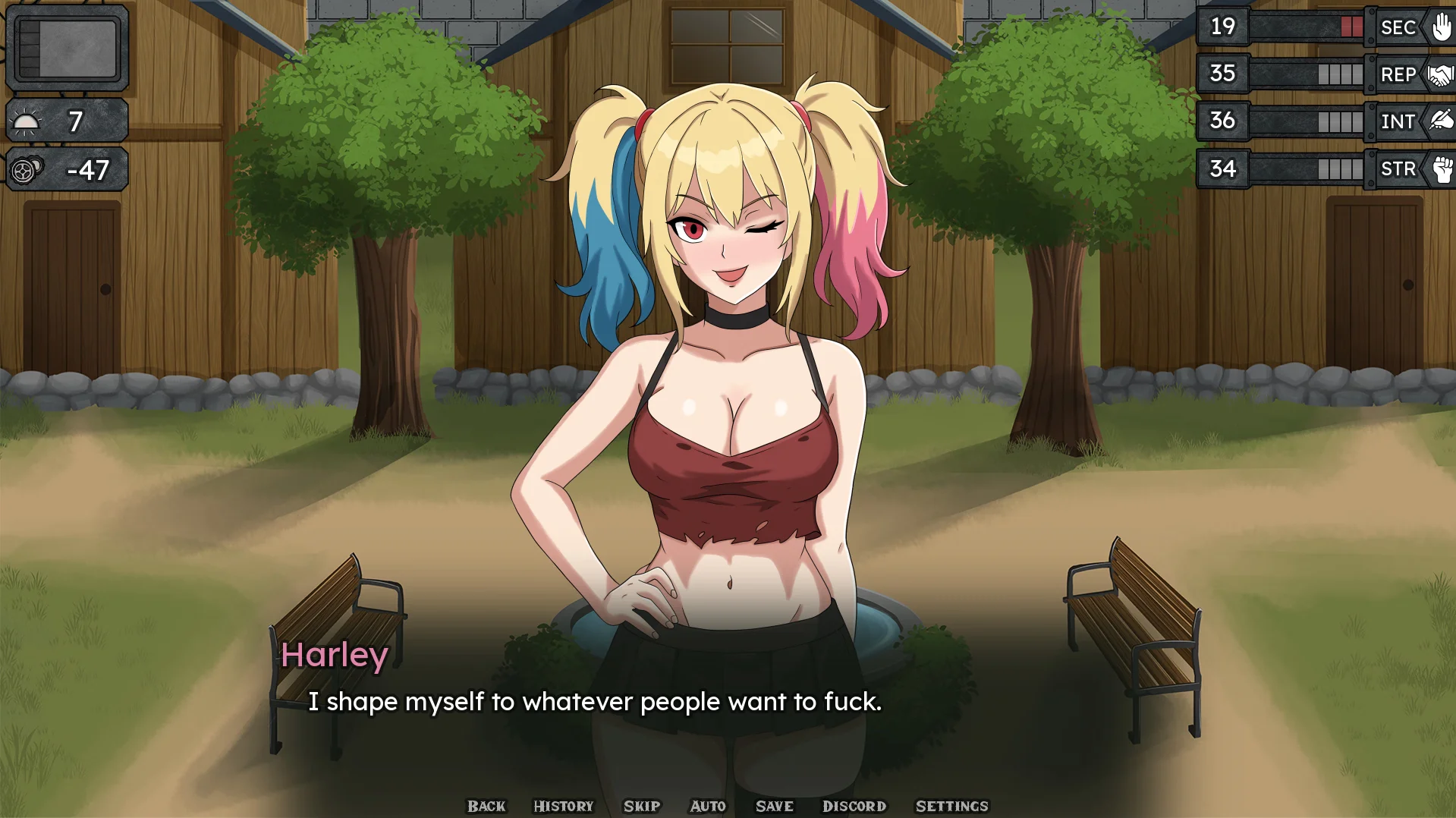1456x818 pixels.
Task: Open the dialogue History log
Action: [x=563, y=806]
